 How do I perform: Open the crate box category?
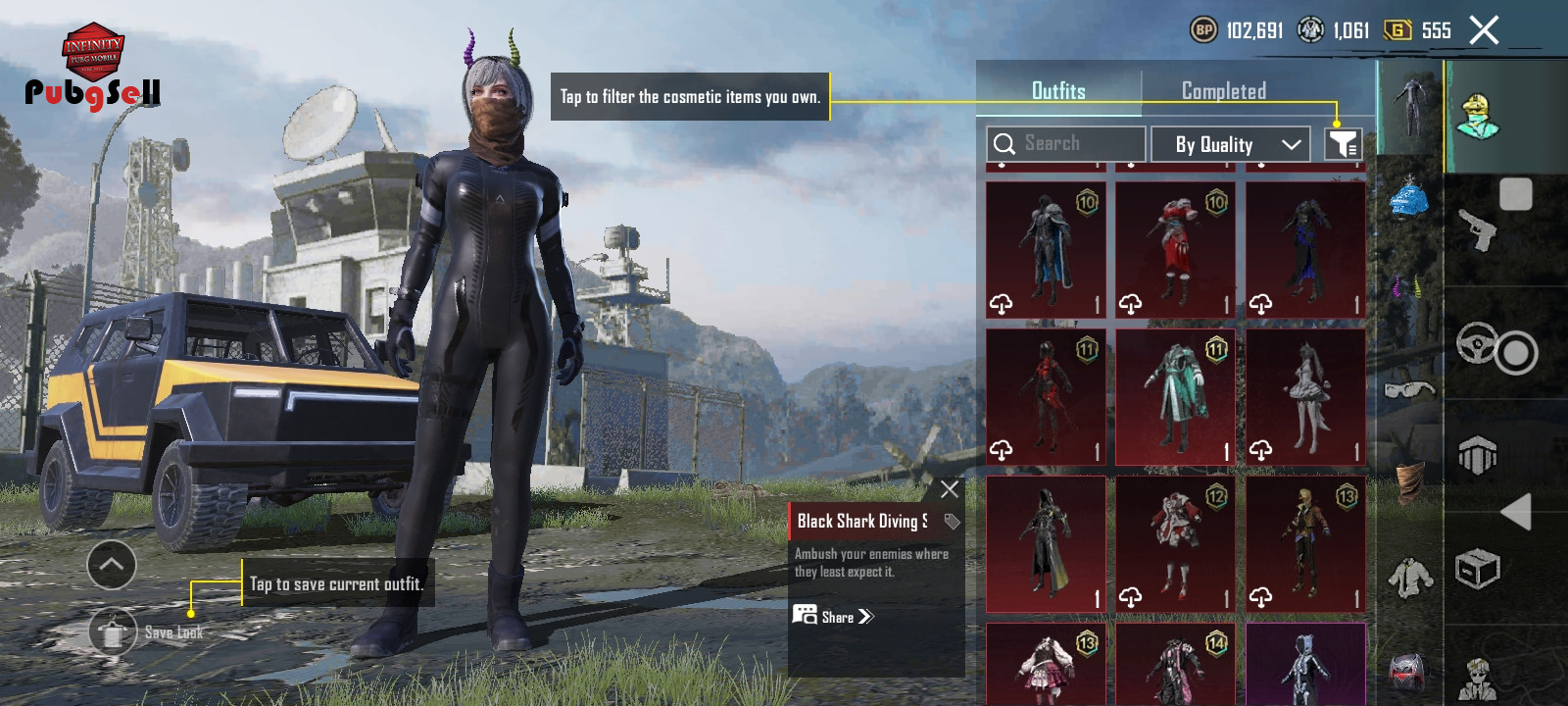coord(1478,569)
